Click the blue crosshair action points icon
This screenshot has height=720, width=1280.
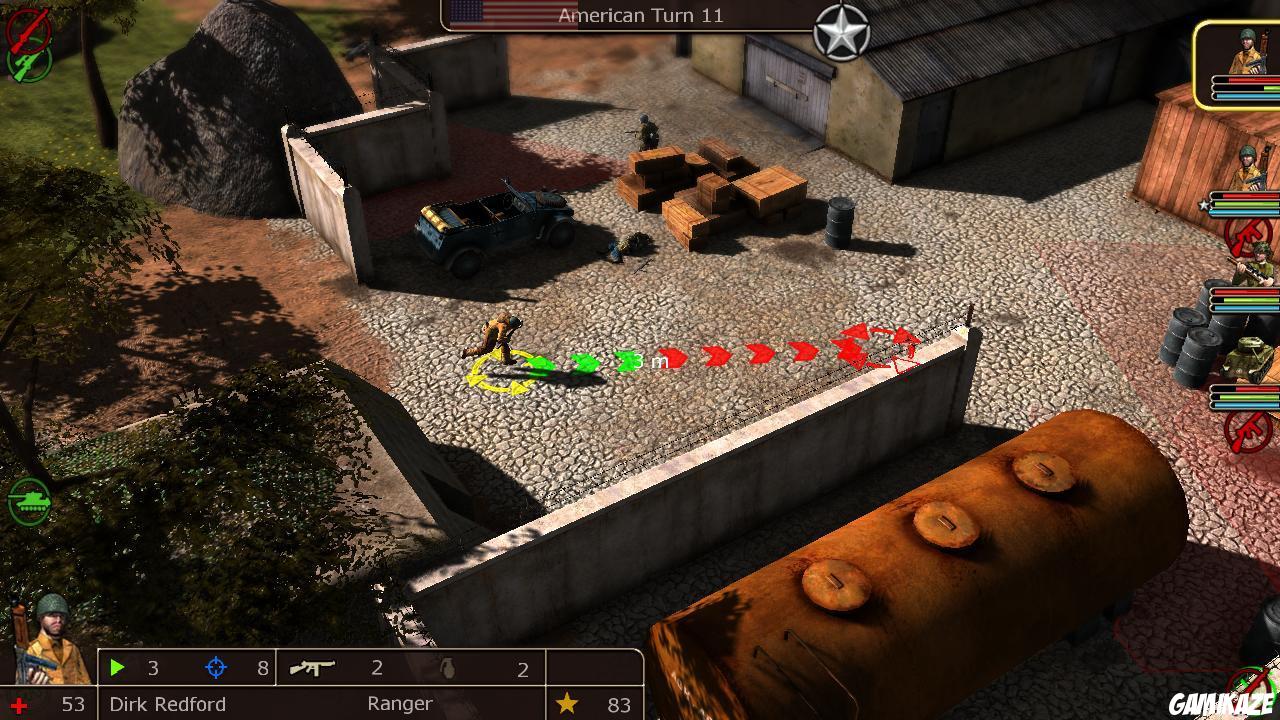point(215,665)
